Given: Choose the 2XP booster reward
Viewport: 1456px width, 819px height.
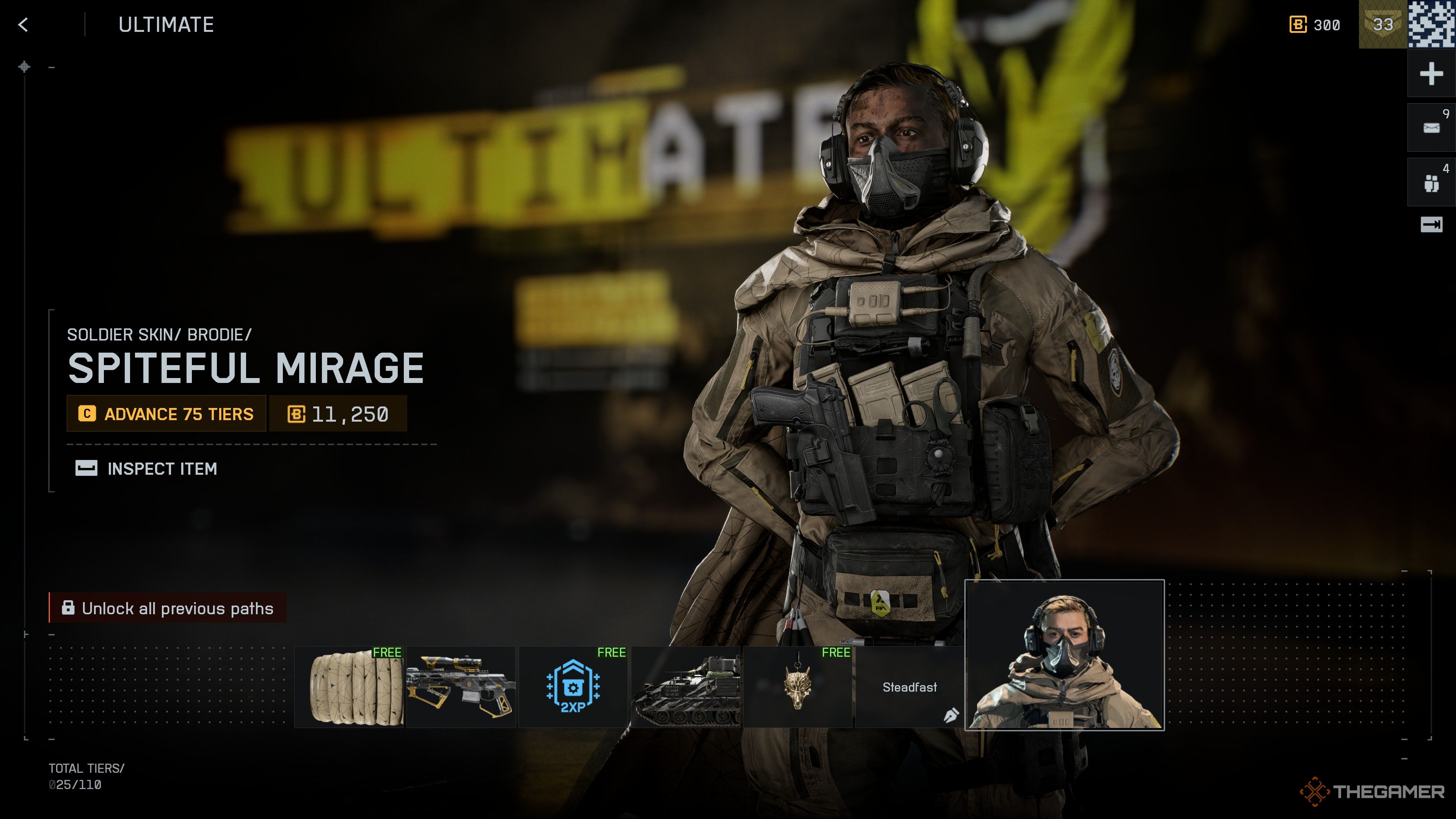Looking at the screenshot, I should (x=573, y=687).
